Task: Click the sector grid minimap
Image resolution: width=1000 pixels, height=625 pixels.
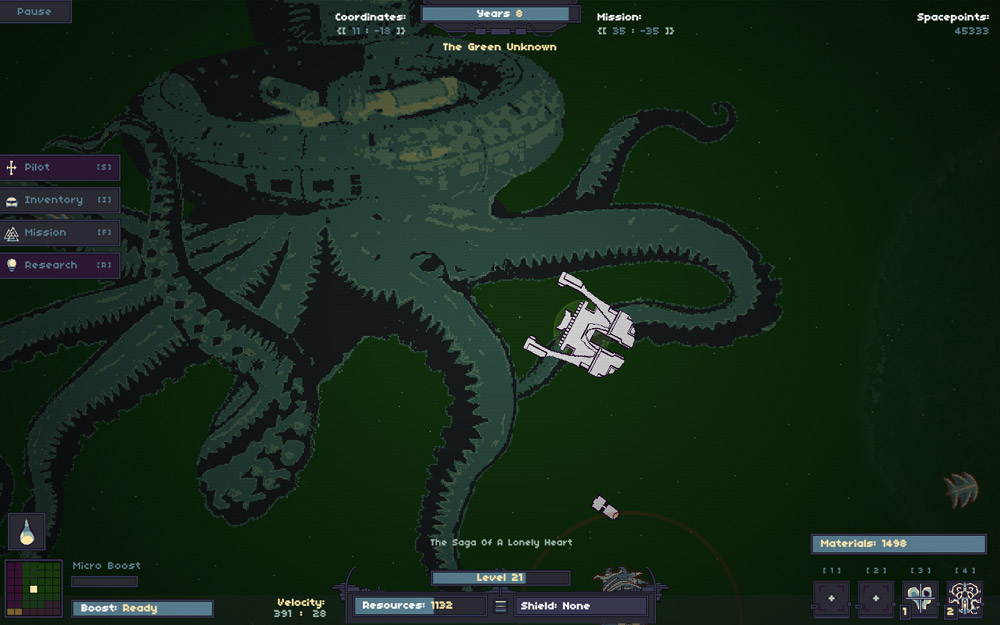Action: pos(34,588)
